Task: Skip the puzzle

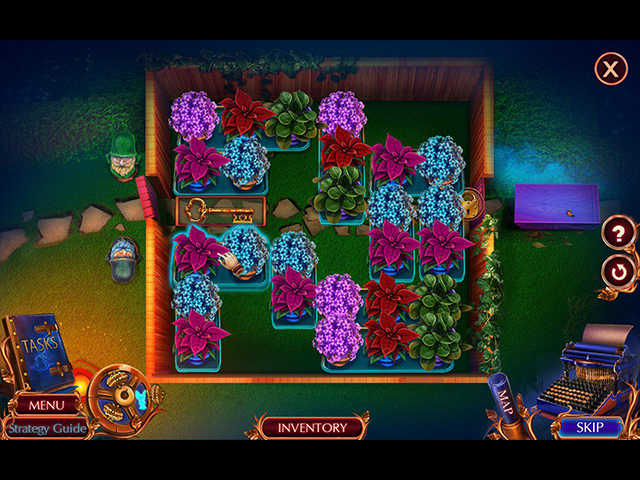Action: coord(589,427)
